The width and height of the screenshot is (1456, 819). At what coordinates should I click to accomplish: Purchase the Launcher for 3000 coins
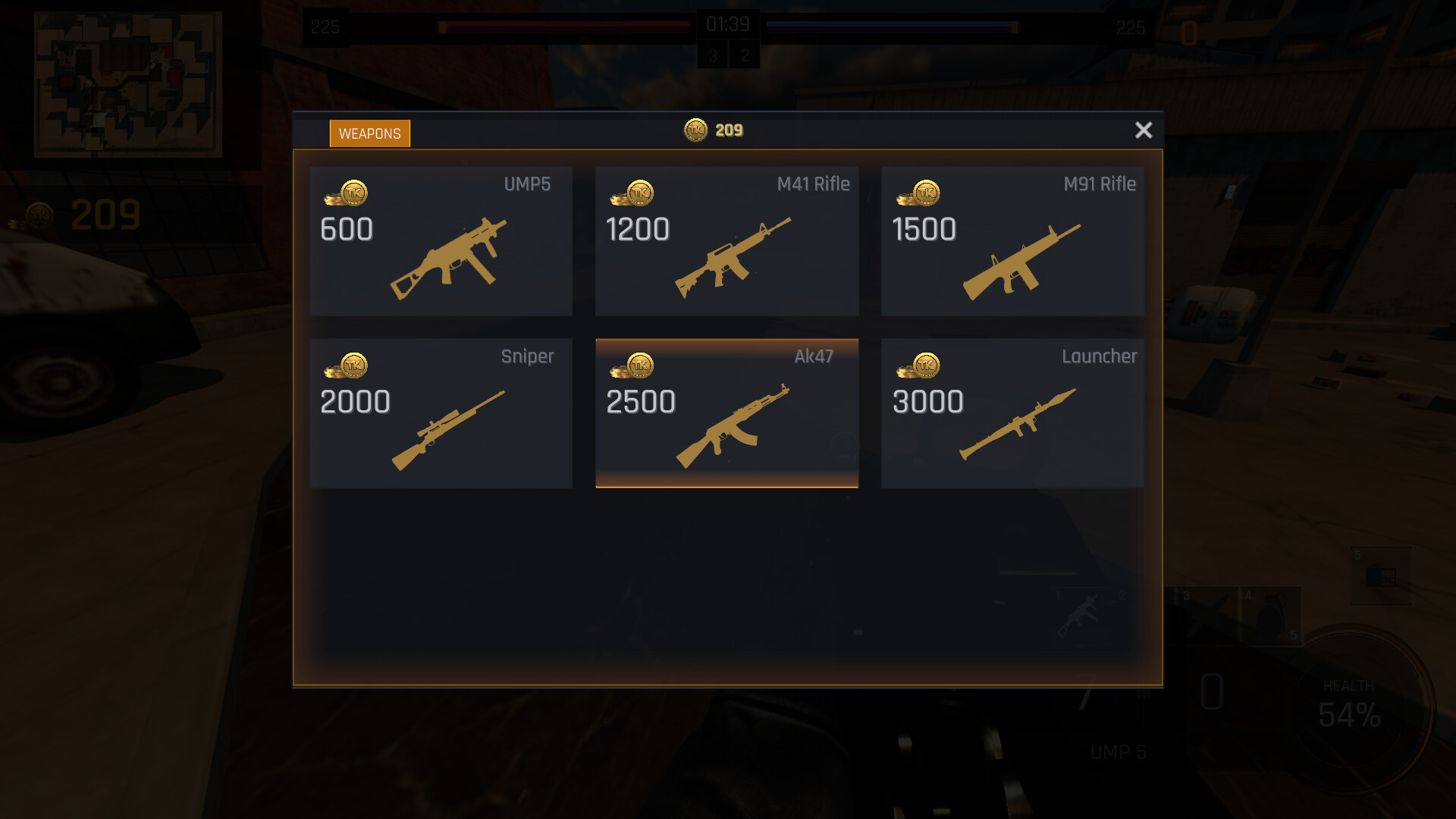tap(1013, 413)
